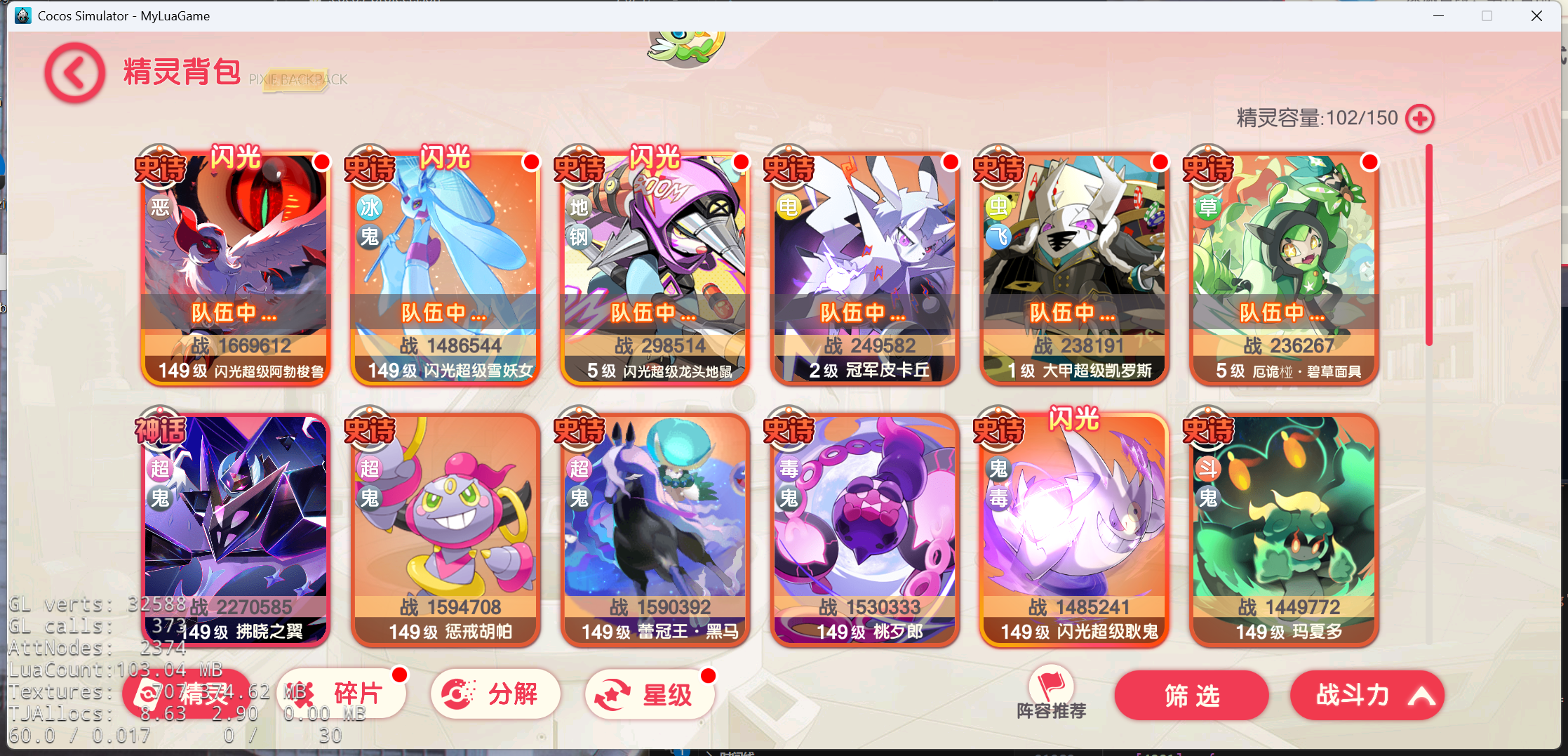This screenshot has width=1568, height=756.
Task: Open the 玛夏多 card
Action: 1284,526
